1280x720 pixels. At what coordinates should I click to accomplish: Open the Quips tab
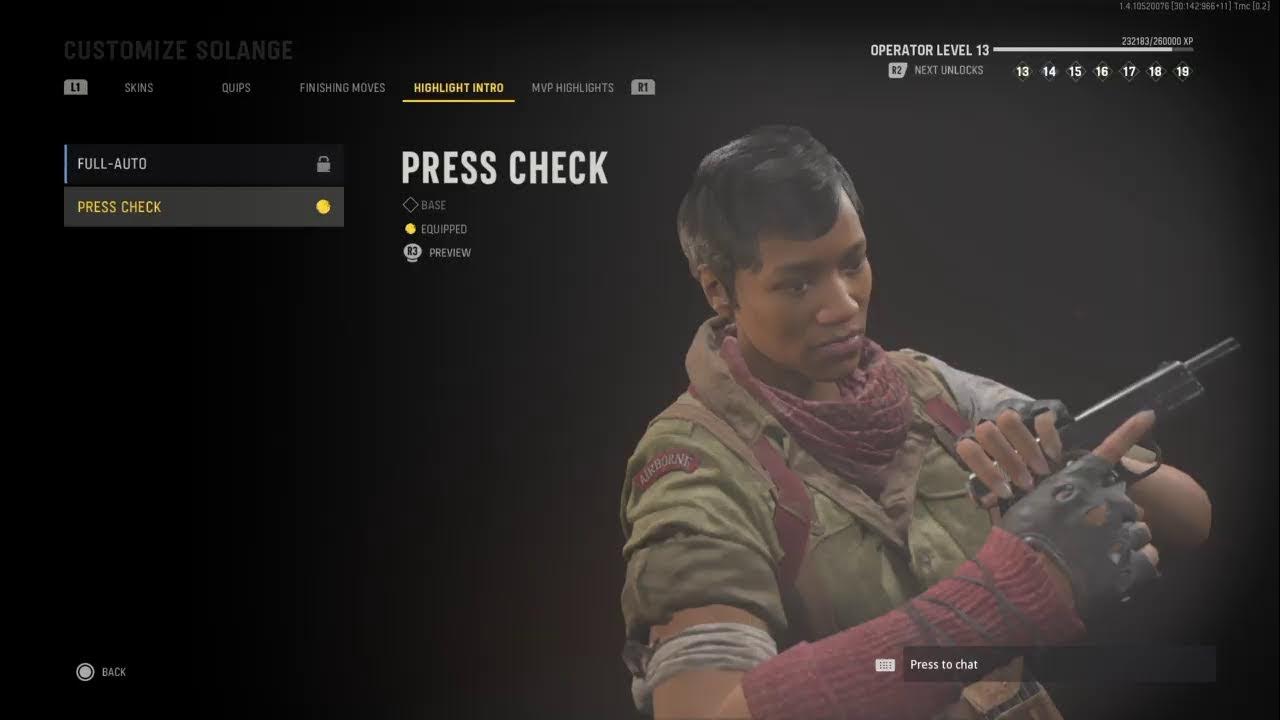[x=235, y=87]
